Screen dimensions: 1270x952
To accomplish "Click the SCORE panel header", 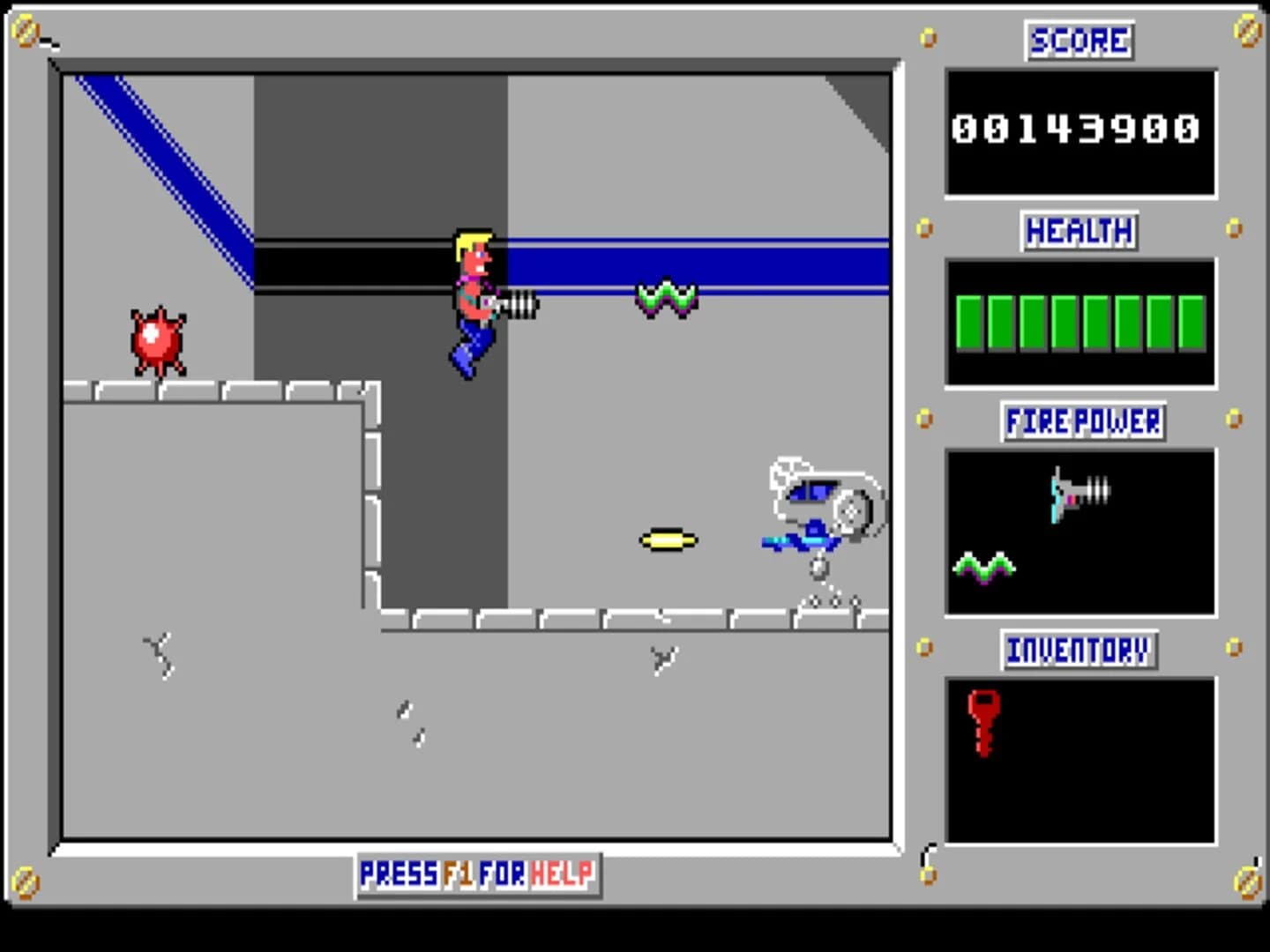I will click(1078, 41).
